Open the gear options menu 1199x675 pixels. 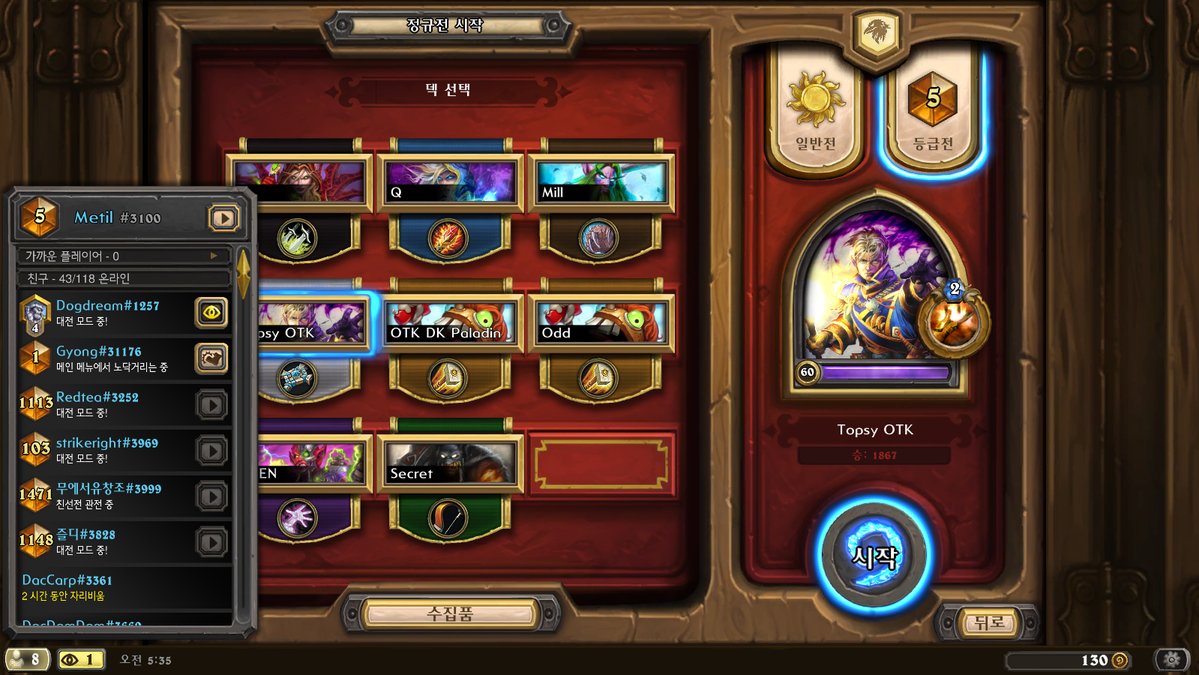[x=1172, y=660]
